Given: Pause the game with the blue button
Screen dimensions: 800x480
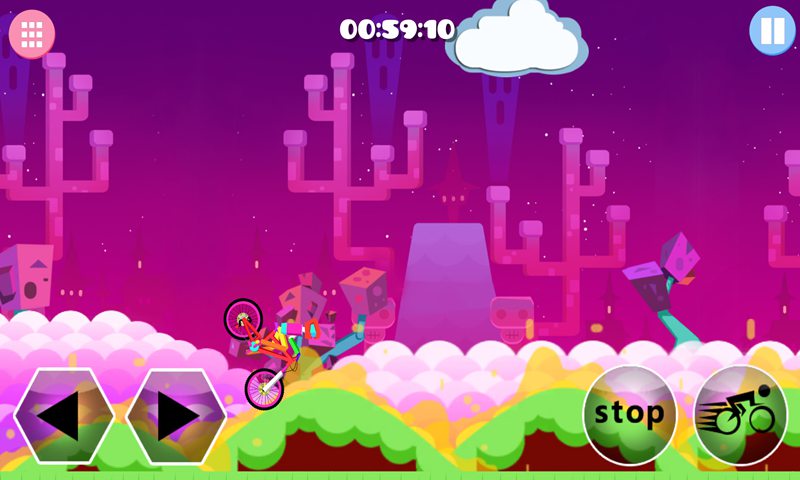Looking at the screenshot, I should click(772, 31).
